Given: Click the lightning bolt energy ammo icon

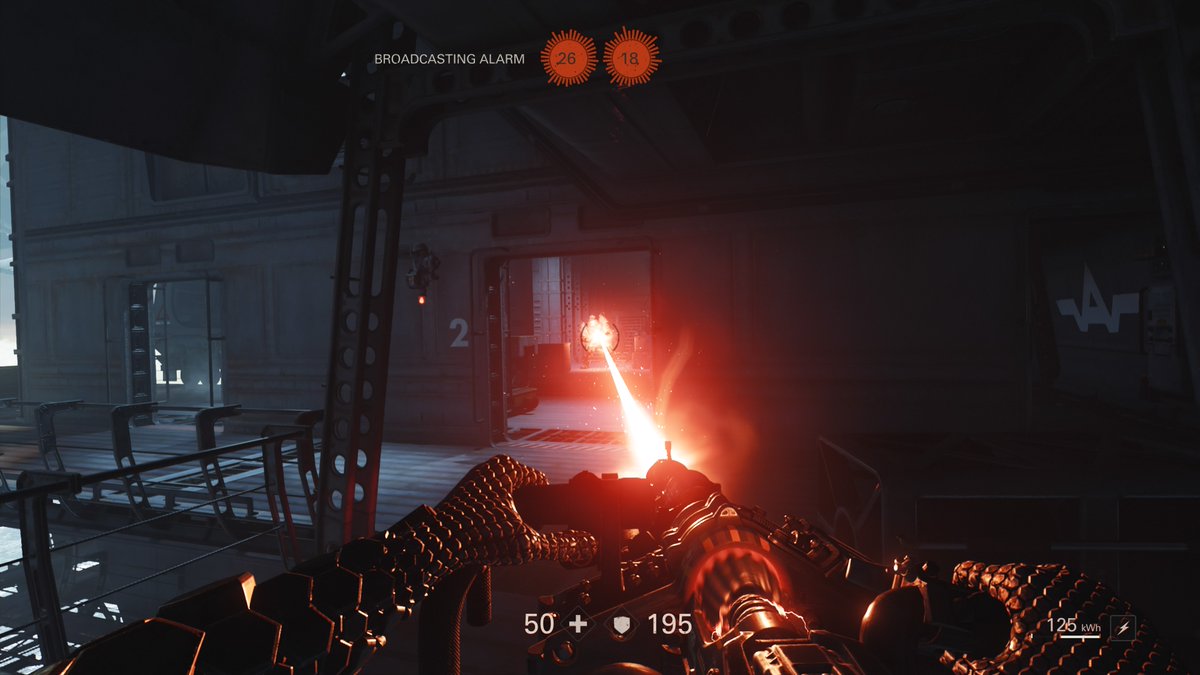Looking at the screenshot, I should 1123,628.
